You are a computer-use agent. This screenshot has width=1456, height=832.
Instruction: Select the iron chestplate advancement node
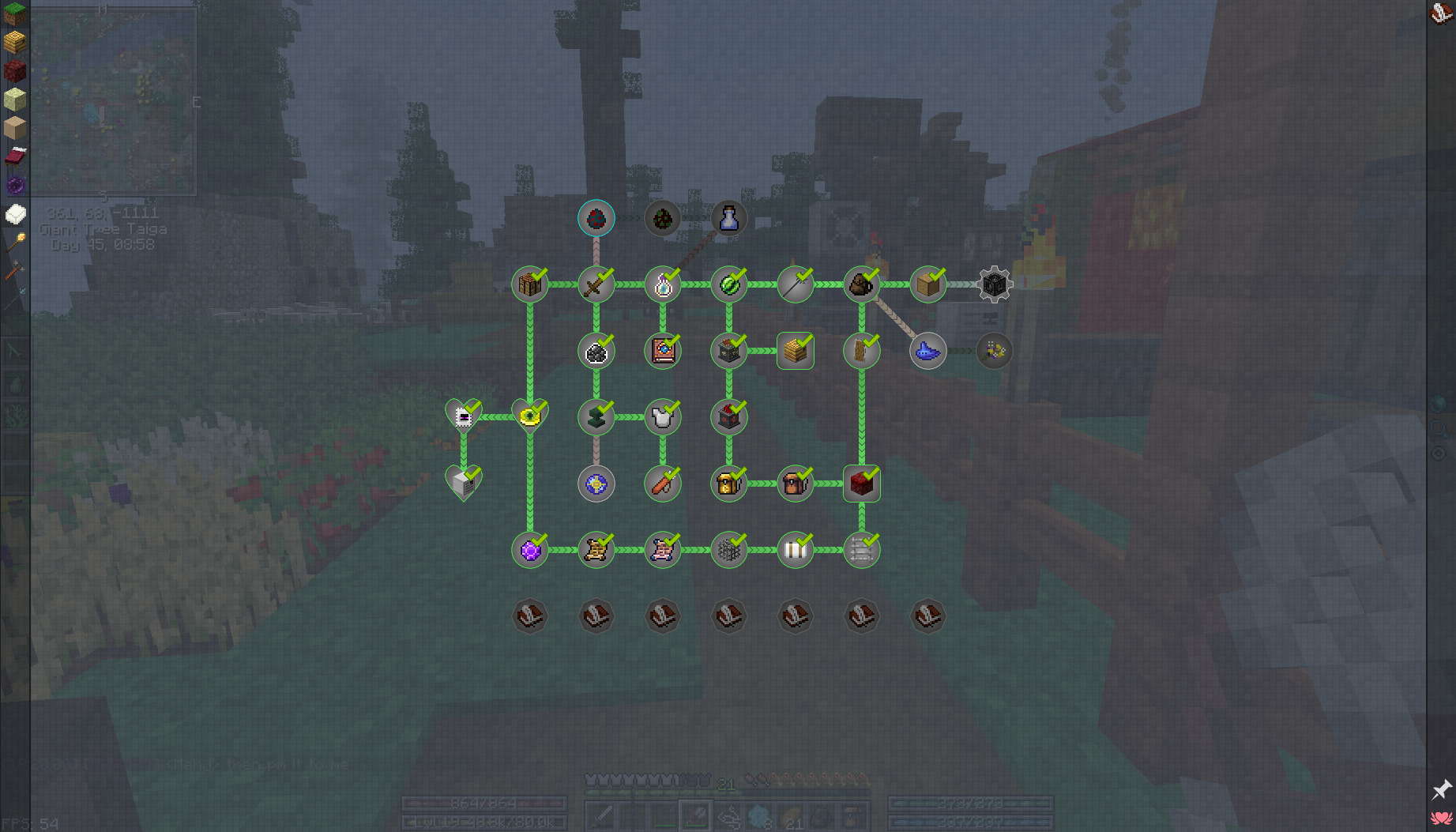pyautogui.click(x=663, y=417)
